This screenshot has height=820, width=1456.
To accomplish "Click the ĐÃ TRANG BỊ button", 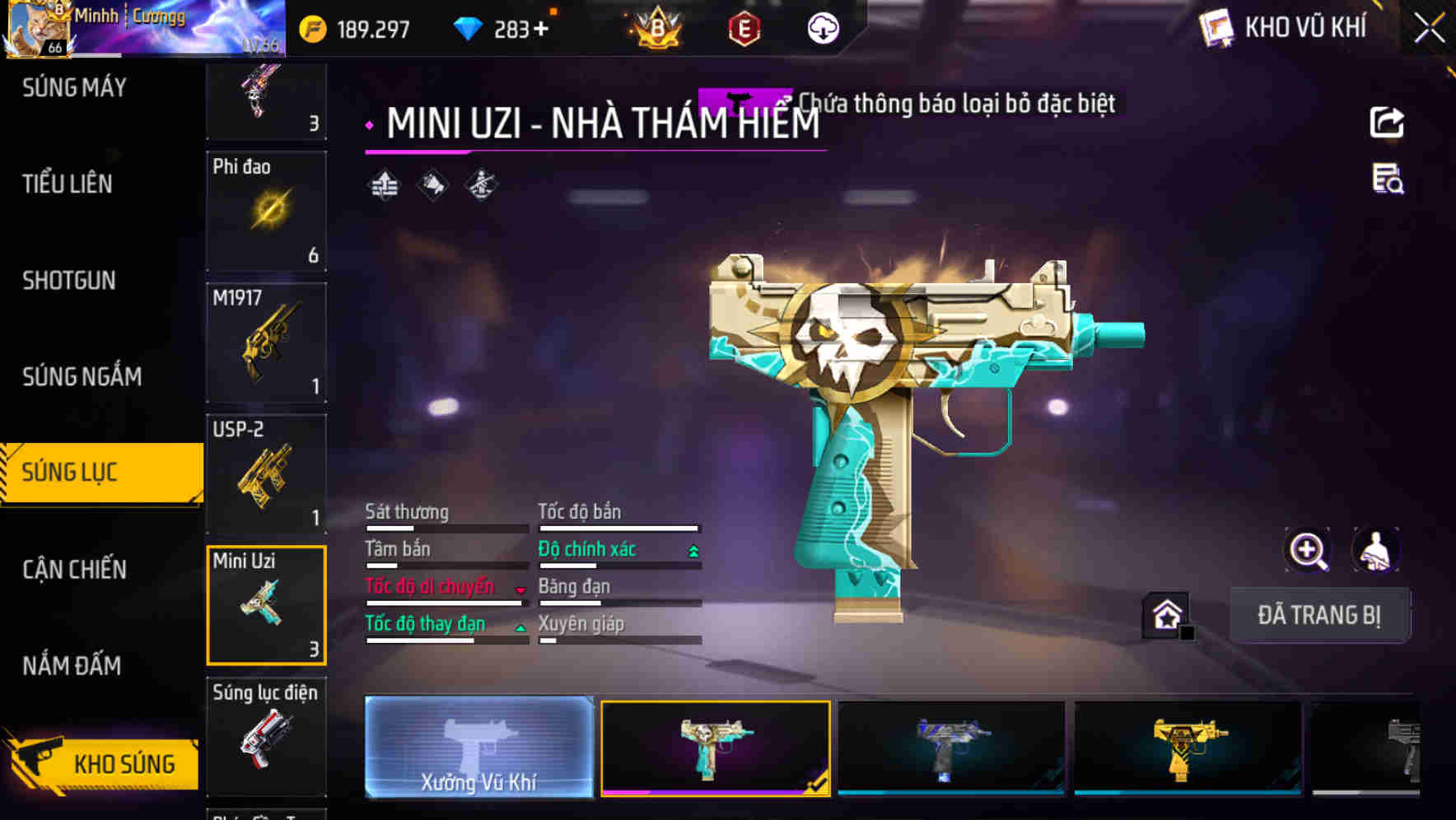I will (x=1318, y=614).
